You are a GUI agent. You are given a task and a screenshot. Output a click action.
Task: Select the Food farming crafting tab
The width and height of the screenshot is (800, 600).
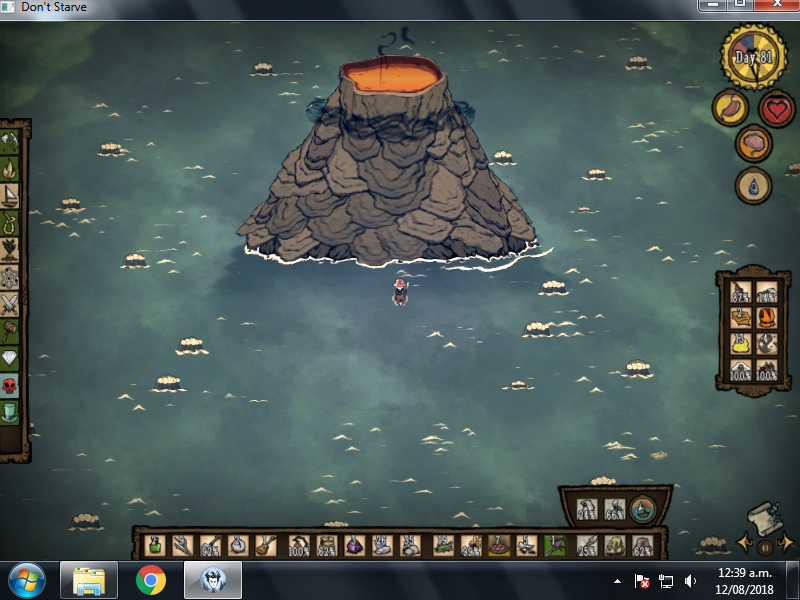(11, 249)
